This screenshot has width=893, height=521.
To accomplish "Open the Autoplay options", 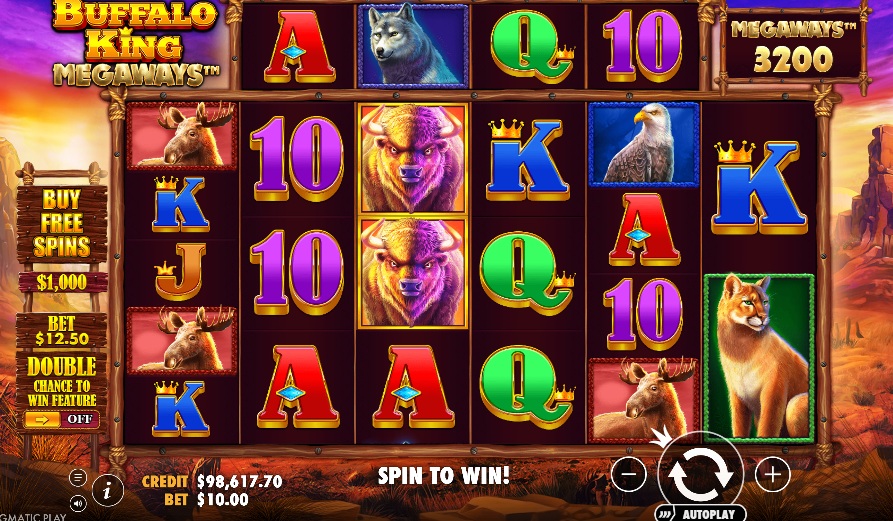I will (707, 514).
